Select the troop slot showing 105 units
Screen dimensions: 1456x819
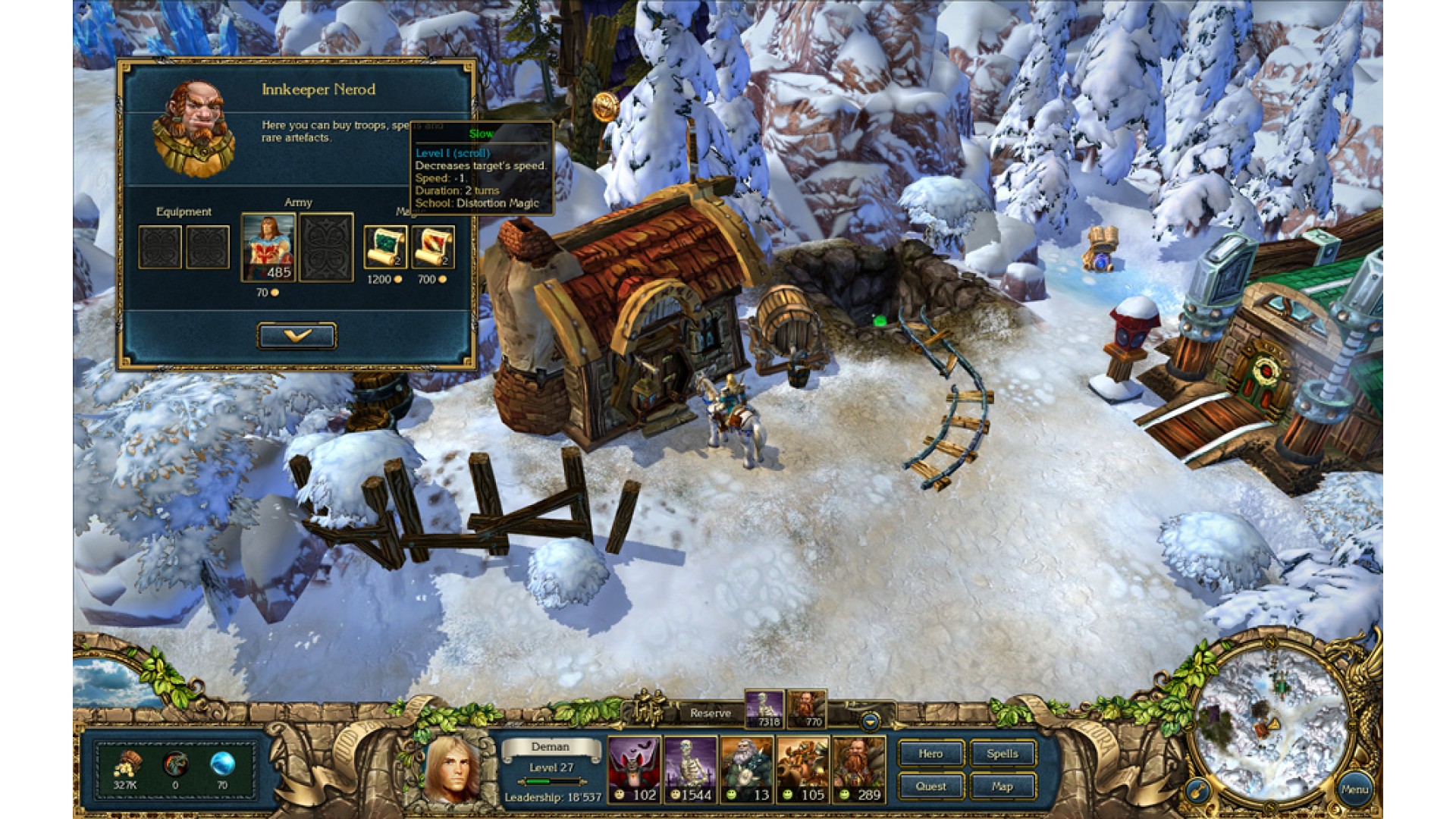(x=802, y=769)
